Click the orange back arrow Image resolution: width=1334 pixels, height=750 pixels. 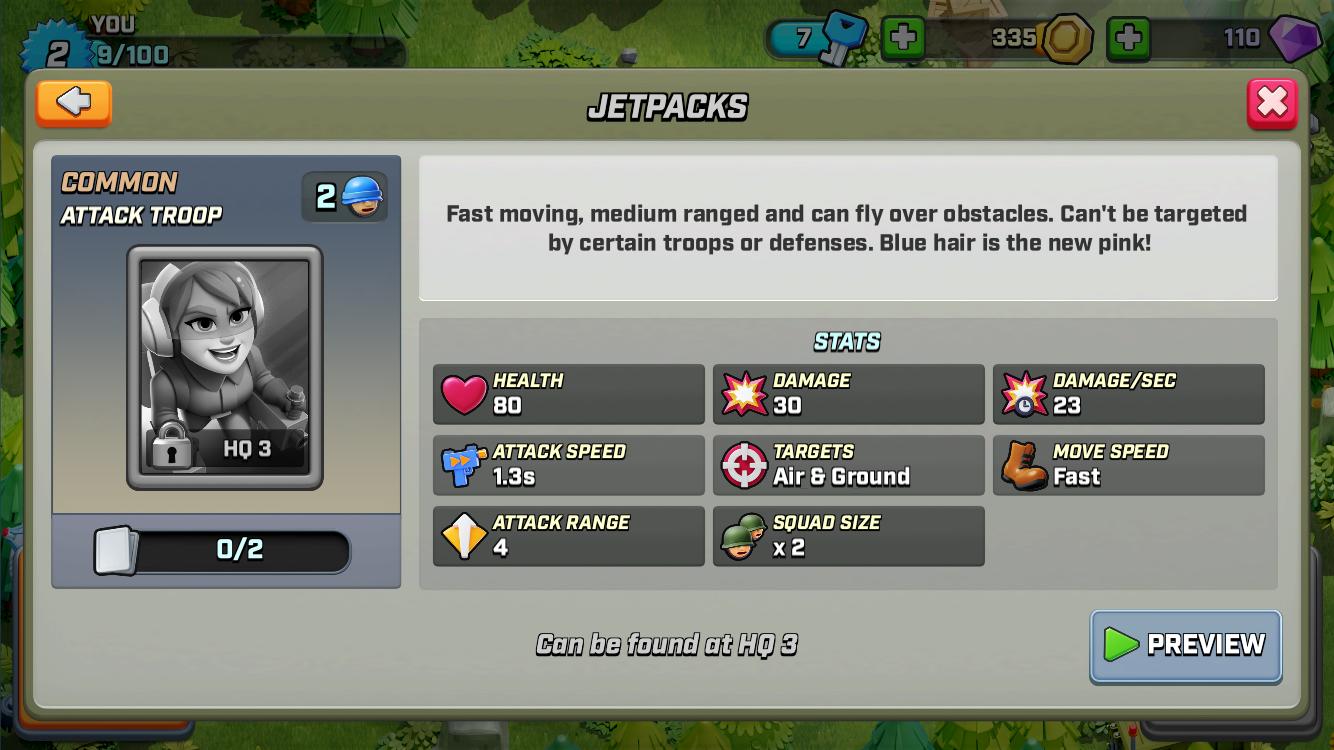(73, 103)
